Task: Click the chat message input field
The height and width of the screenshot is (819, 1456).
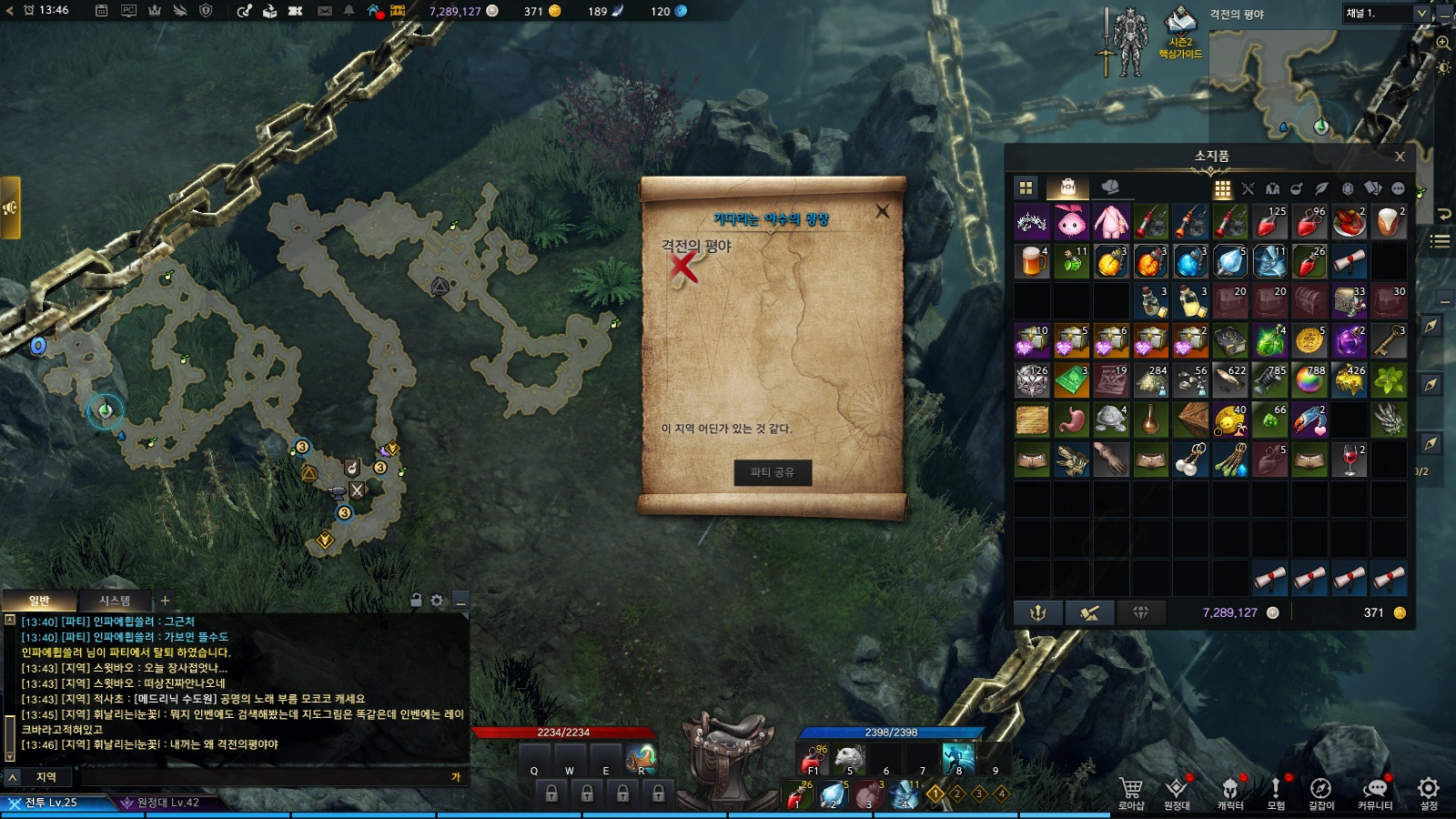Action: [x=264, y=777]
